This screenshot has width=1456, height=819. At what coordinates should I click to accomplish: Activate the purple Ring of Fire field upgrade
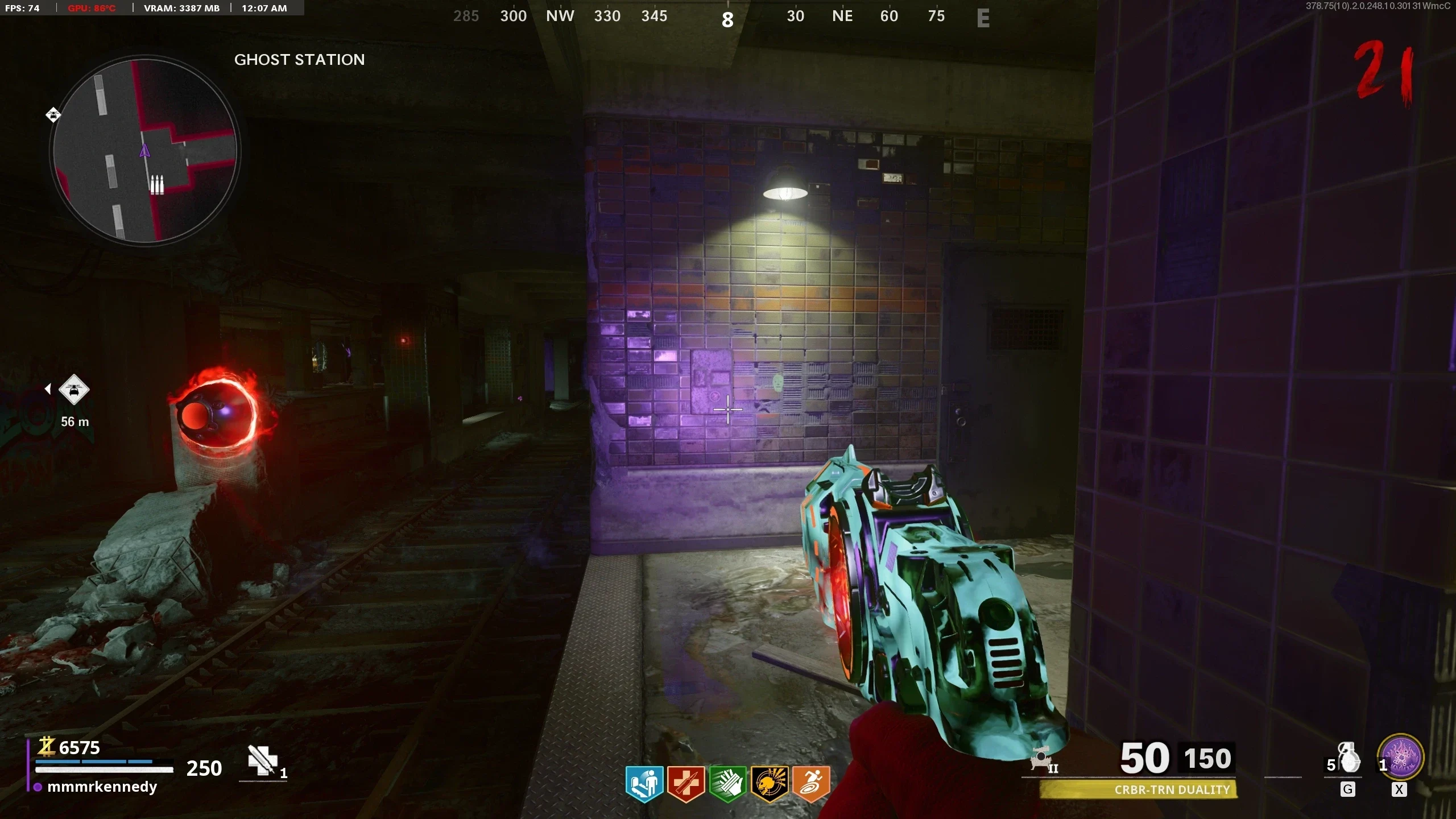1400,758
